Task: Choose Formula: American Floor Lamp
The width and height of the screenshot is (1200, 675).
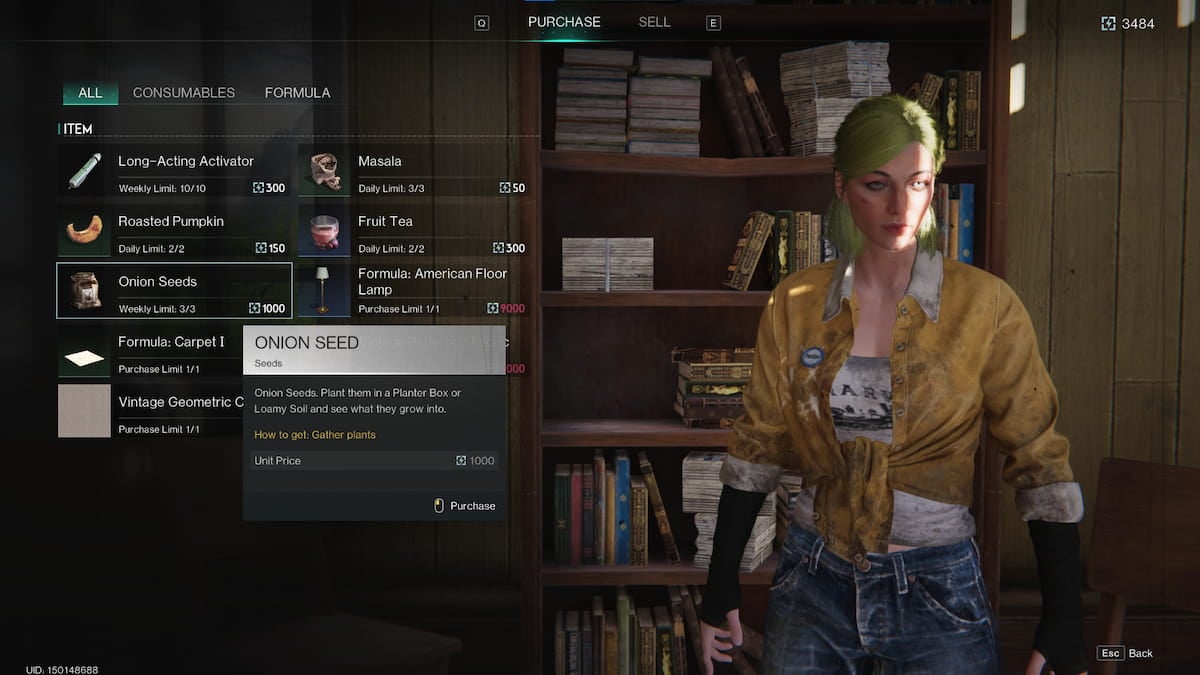Action: point(413,291)
